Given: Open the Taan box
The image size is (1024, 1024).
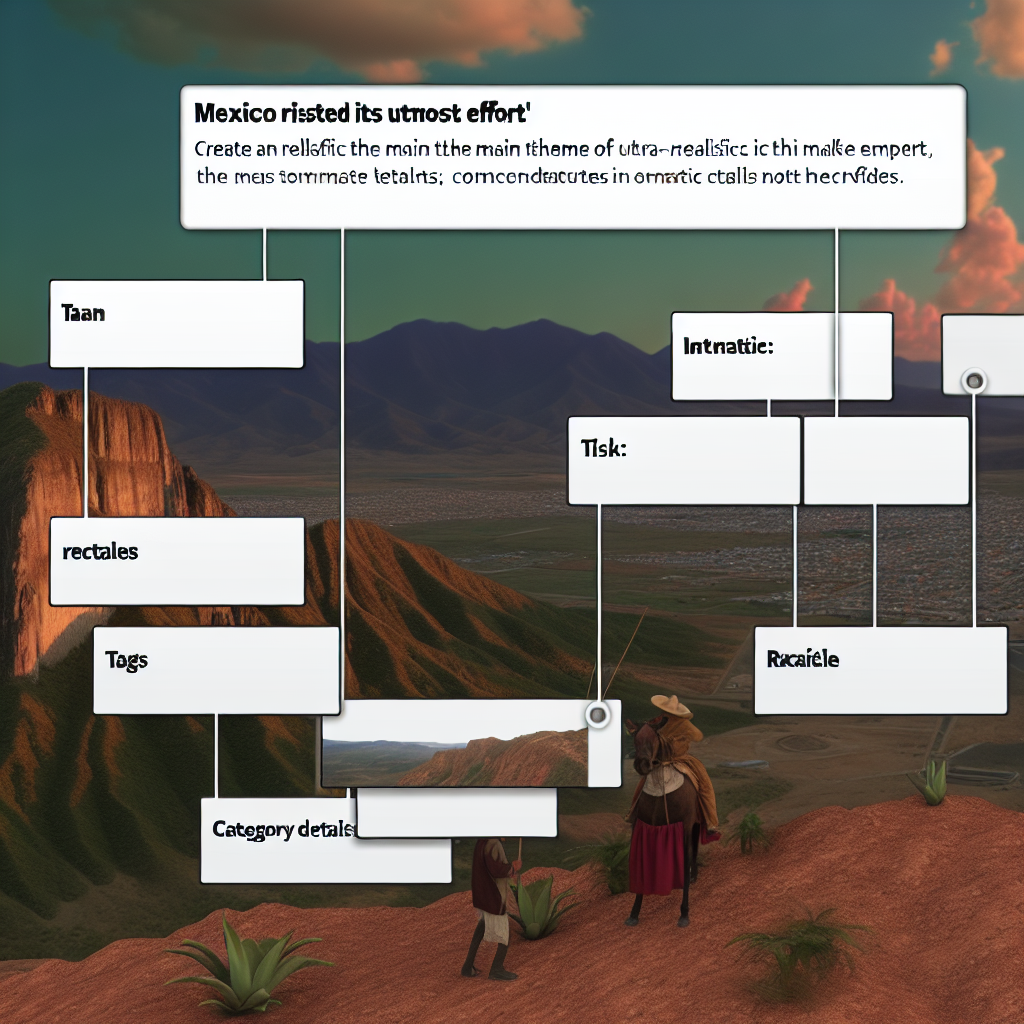Looking at the screenshot, I should point(176,324).
